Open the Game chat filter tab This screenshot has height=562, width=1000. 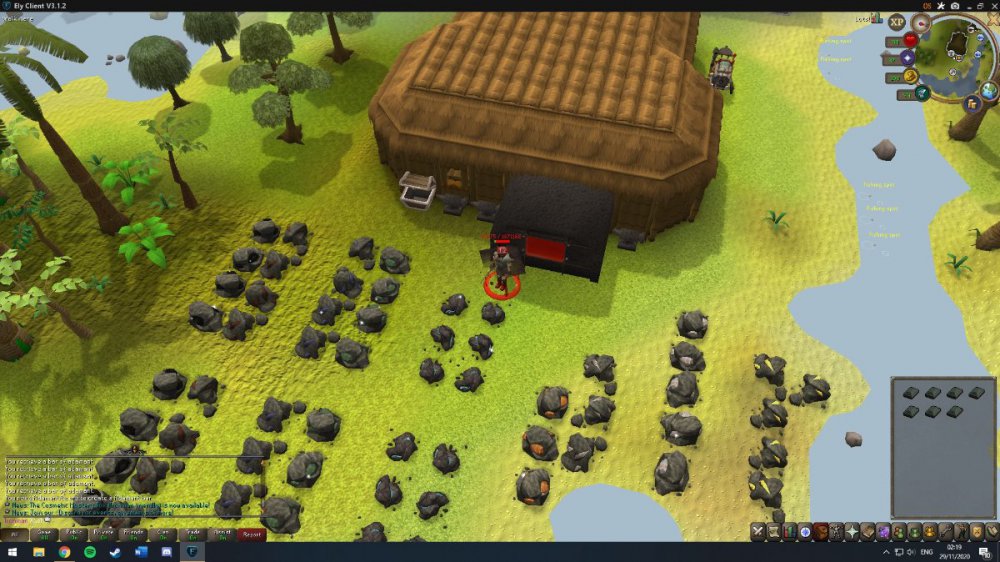pyautogui.click(x=44, y=534)
